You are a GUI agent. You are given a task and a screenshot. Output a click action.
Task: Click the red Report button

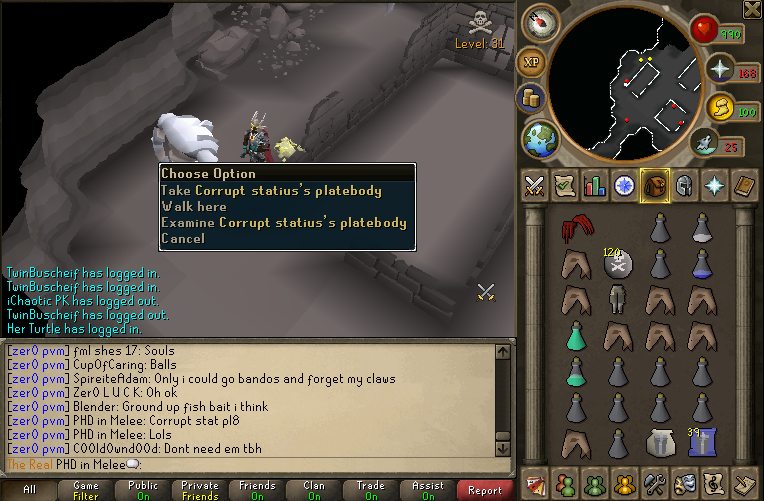(x=485, y=490)
